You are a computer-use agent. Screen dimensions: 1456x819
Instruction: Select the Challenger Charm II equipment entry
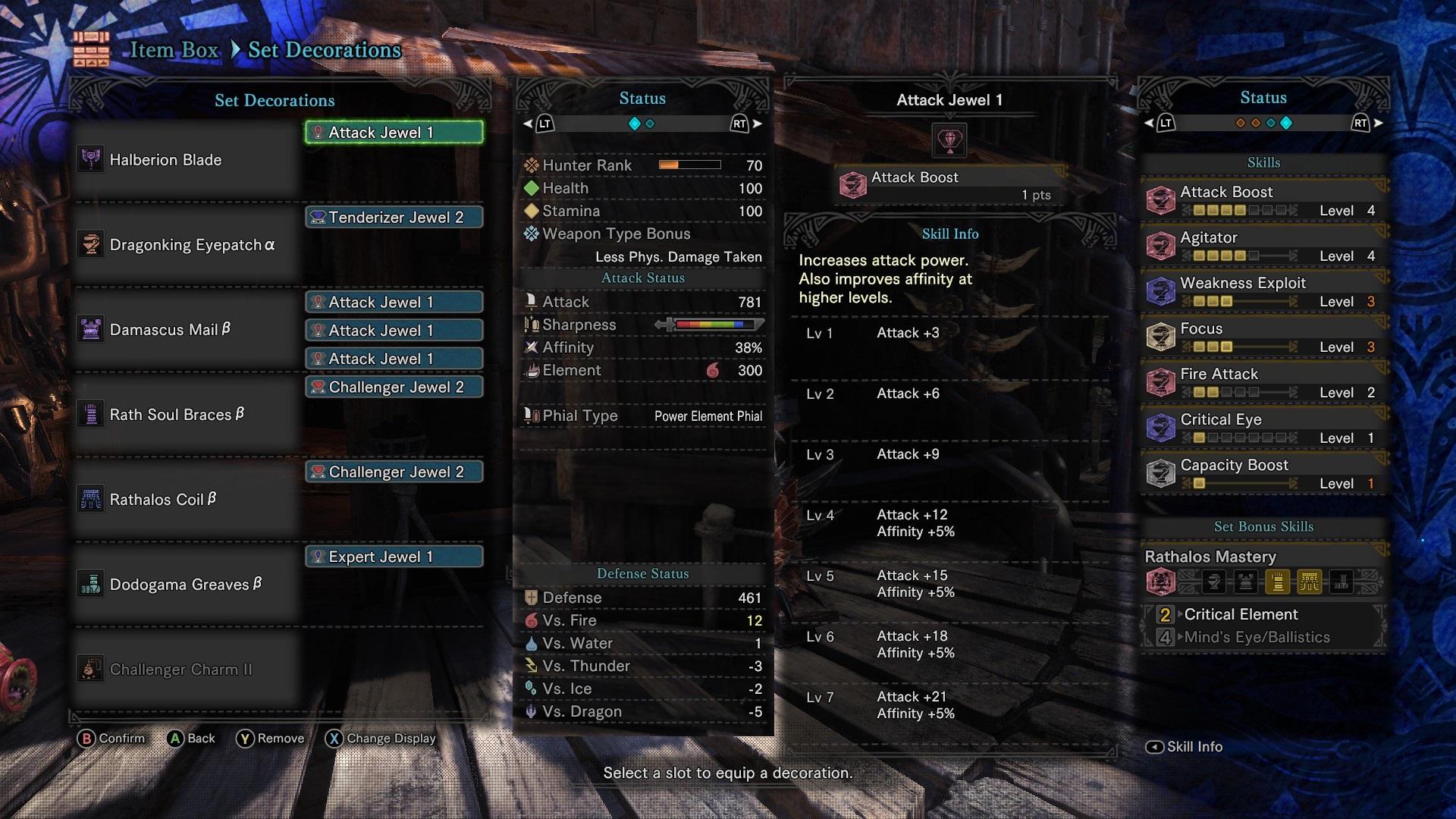(182, 669)
